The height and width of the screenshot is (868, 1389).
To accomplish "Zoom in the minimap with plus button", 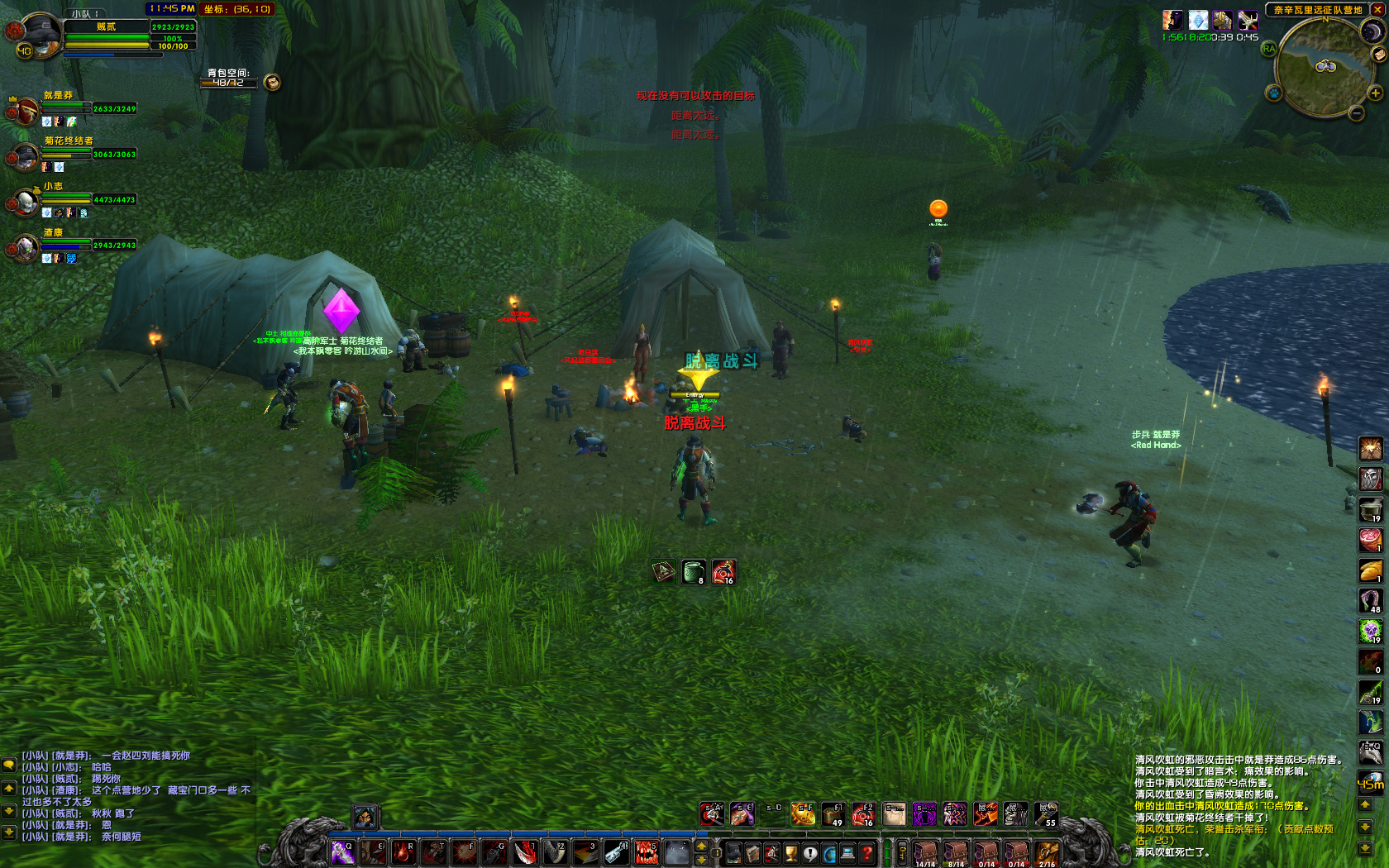I will pos(1376,93).
